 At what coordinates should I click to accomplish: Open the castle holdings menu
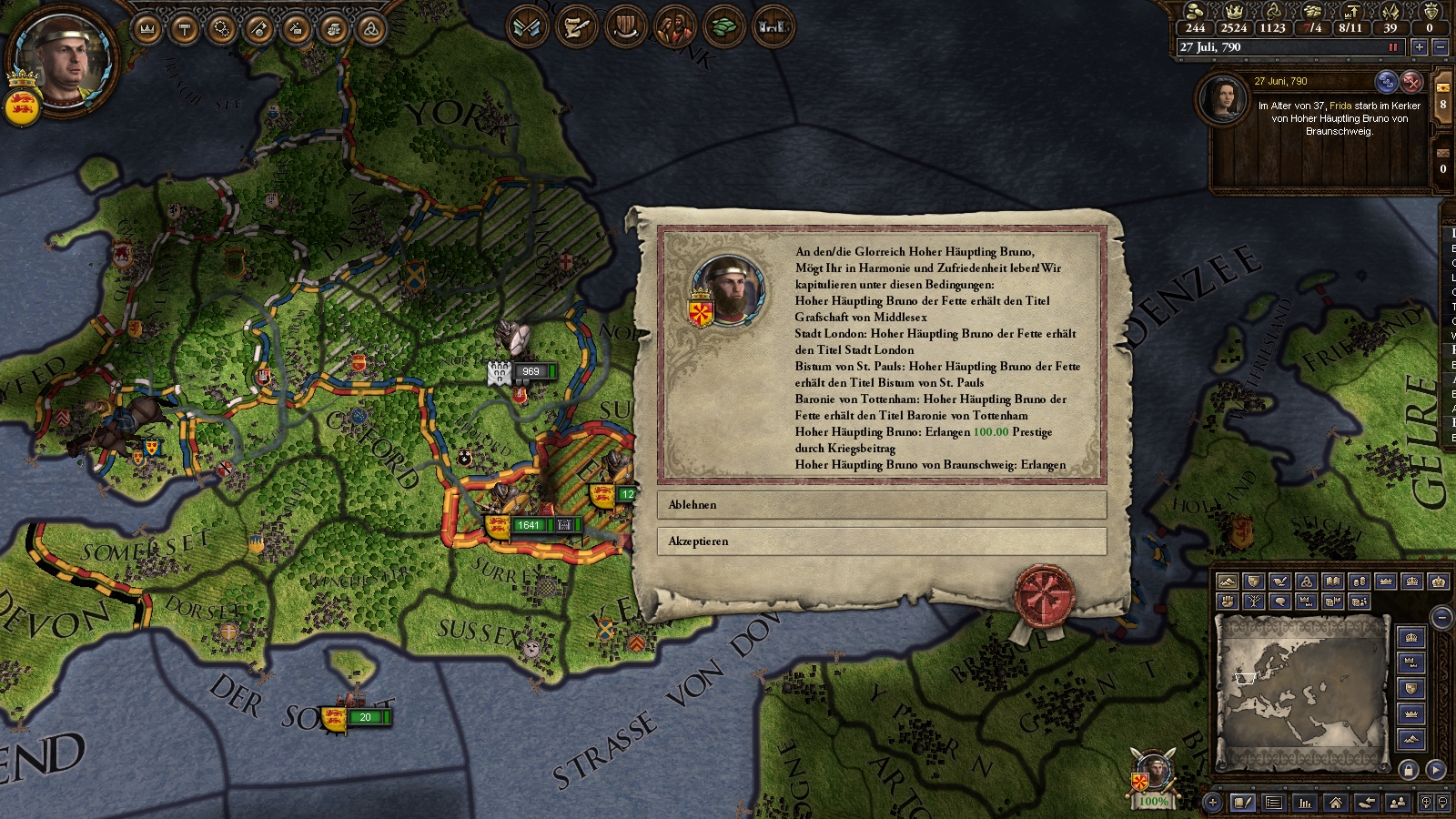pyautogui.click(x=773, y=27)
